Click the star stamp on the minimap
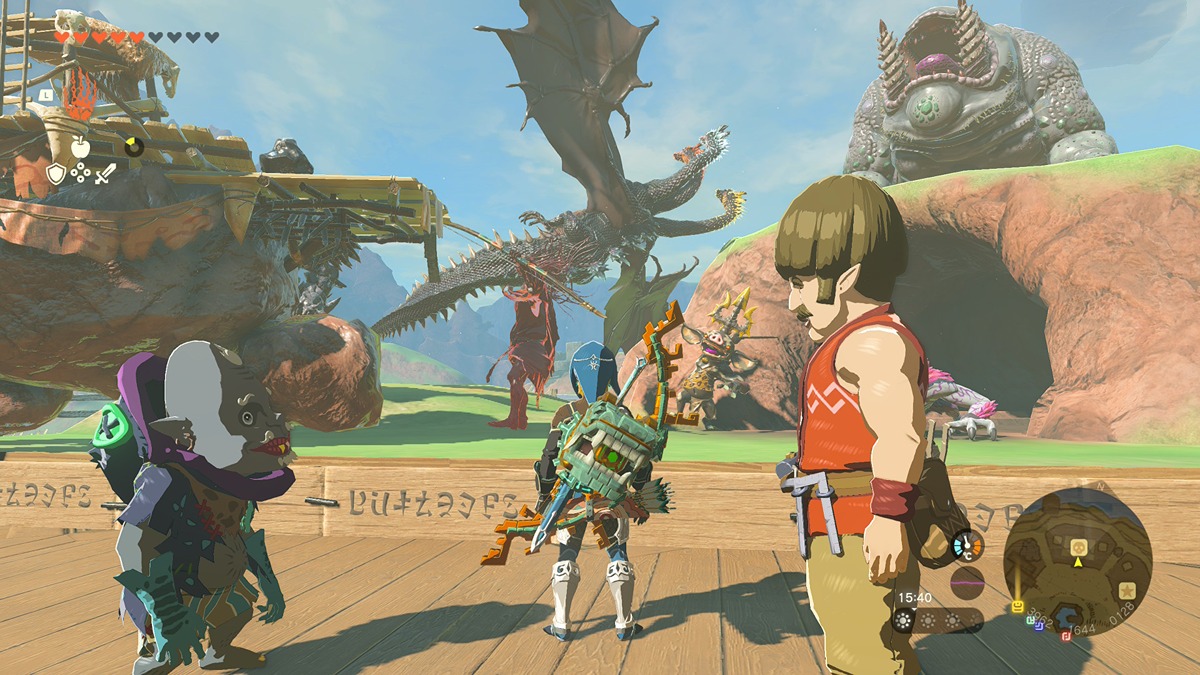The width and height of the screenshot is (1200, 675). tap(1127, 589)
